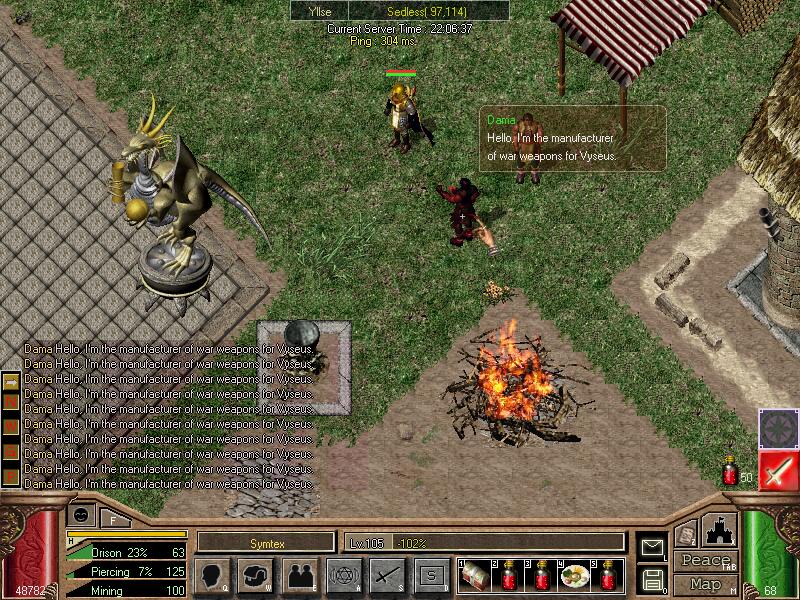Use the red potion in hotbar slot 2
This screenshot has height=600, width=800.
pos(508,576)
